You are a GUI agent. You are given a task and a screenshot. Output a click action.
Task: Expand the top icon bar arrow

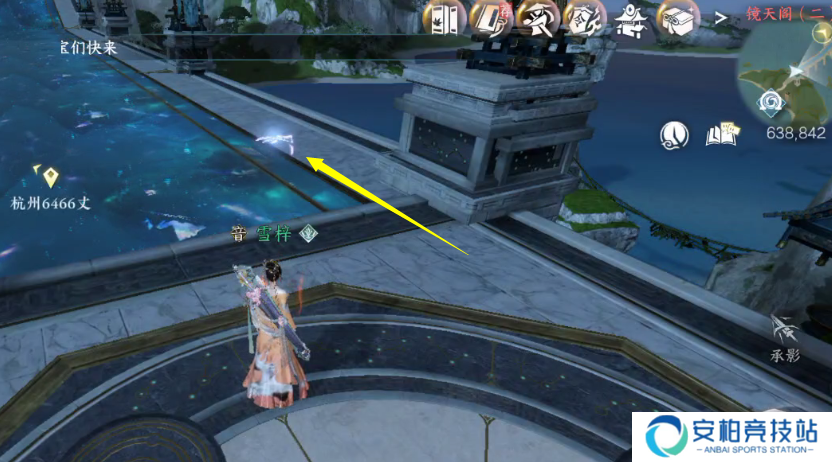coord(720,18)
